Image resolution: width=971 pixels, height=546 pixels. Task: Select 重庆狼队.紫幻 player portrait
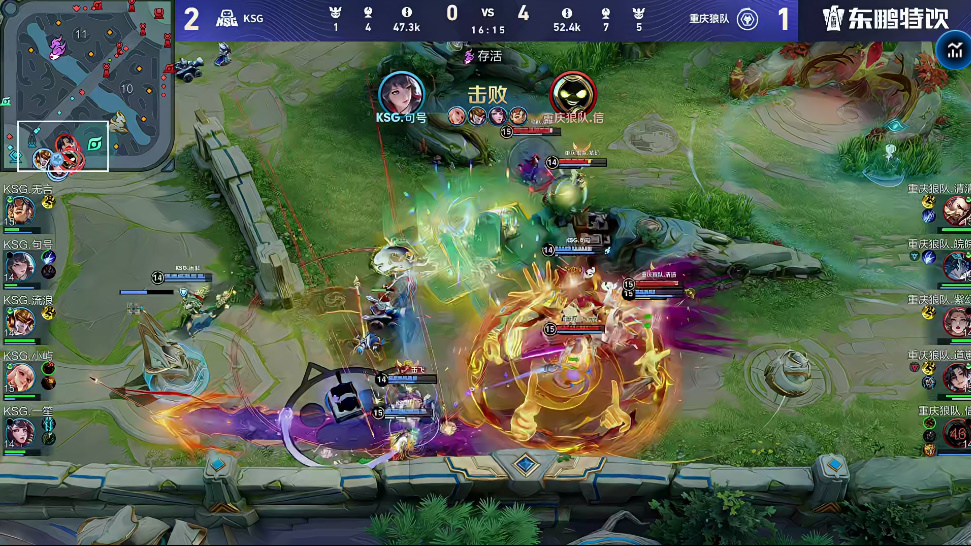pyautogui.click(x=955, y=322)
